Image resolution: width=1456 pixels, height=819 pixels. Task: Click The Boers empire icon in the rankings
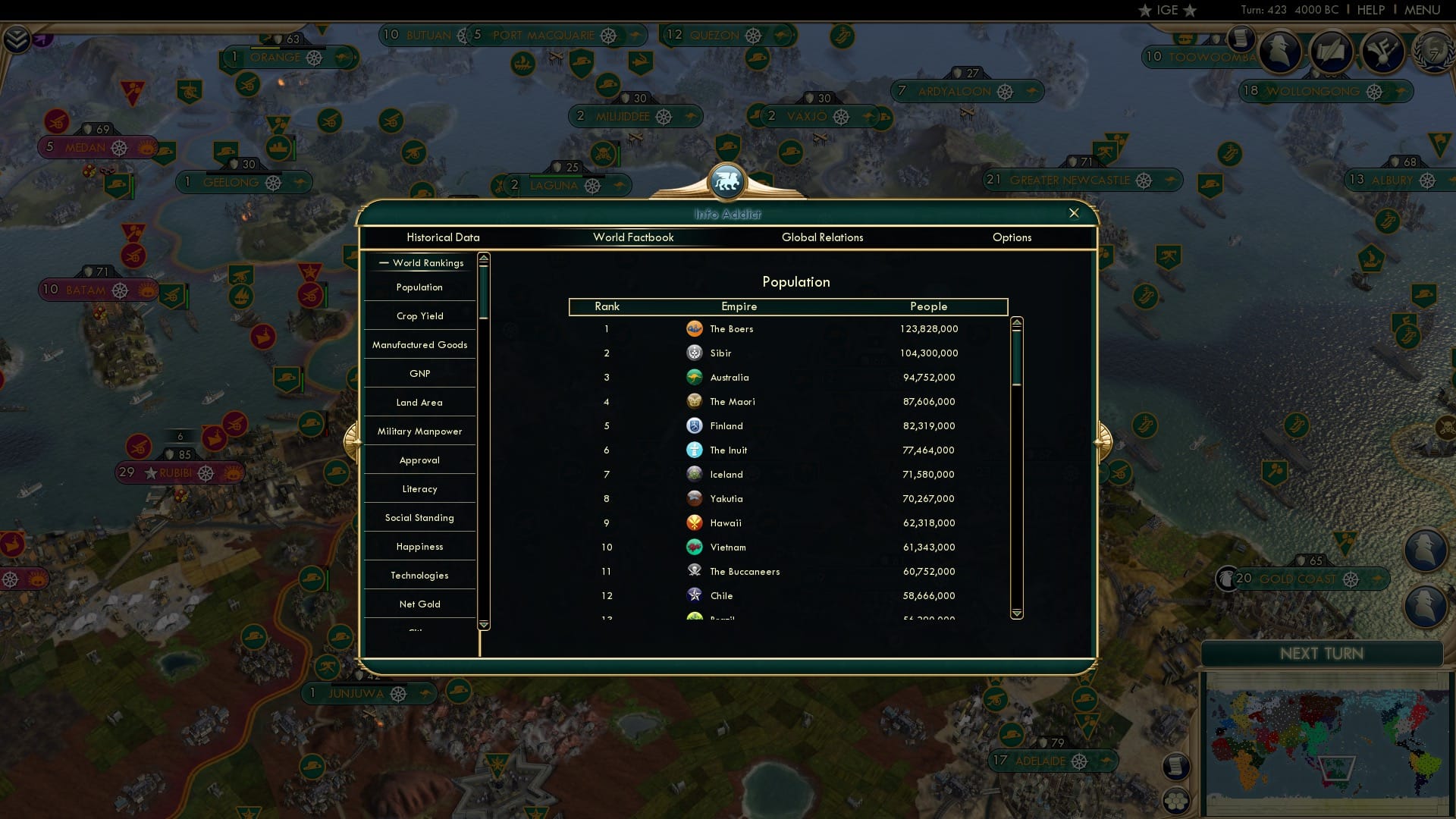coord(696,329)
